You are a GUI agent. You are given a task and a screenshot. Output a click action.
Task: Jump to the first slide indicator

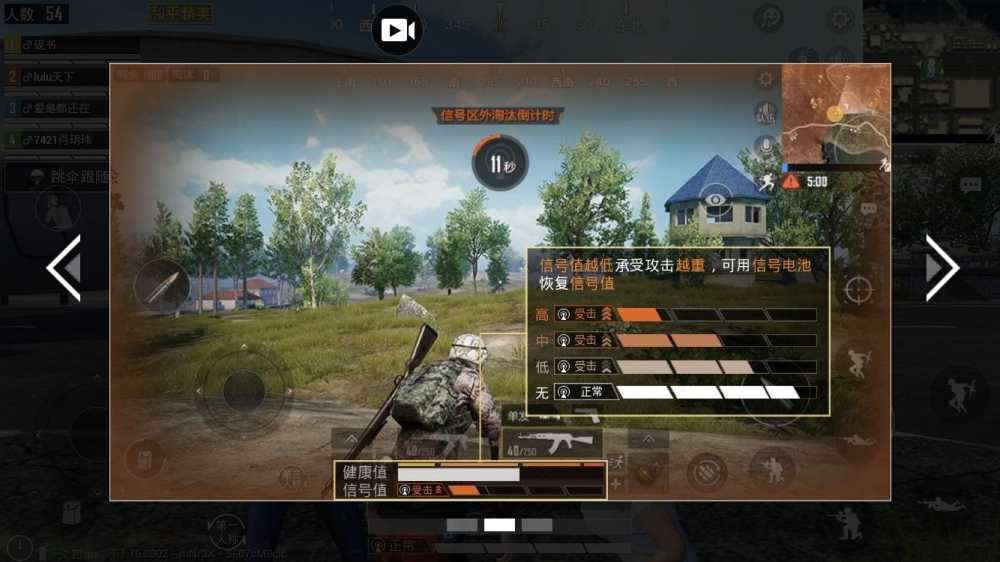(462, 524)
